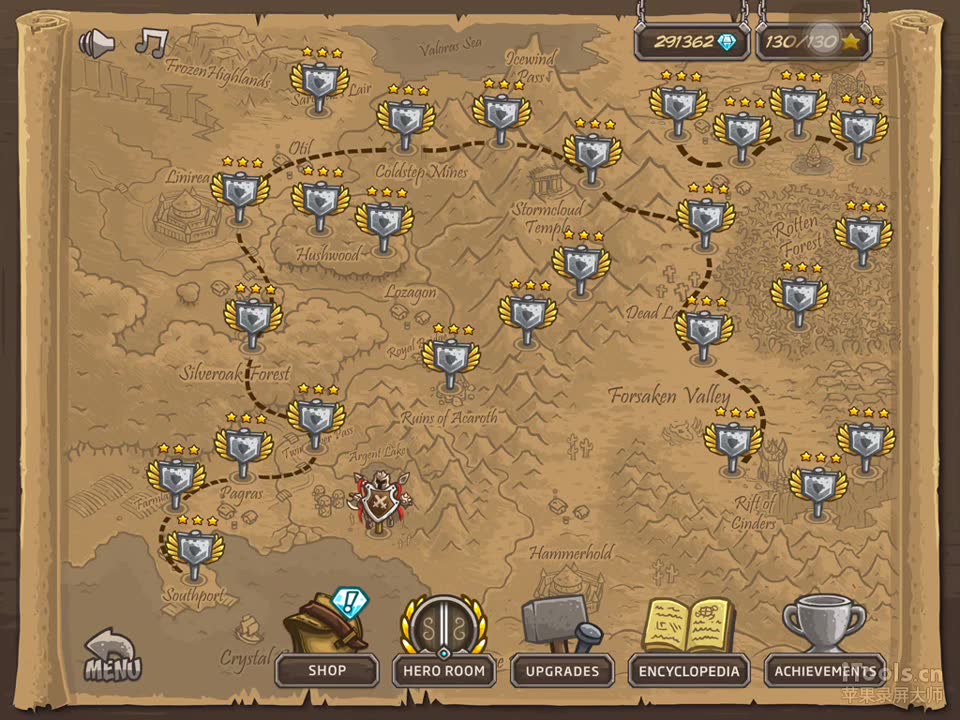Toggle the sound speaker icon
This screenshot has width=960, height=720.
coord(96,43)
